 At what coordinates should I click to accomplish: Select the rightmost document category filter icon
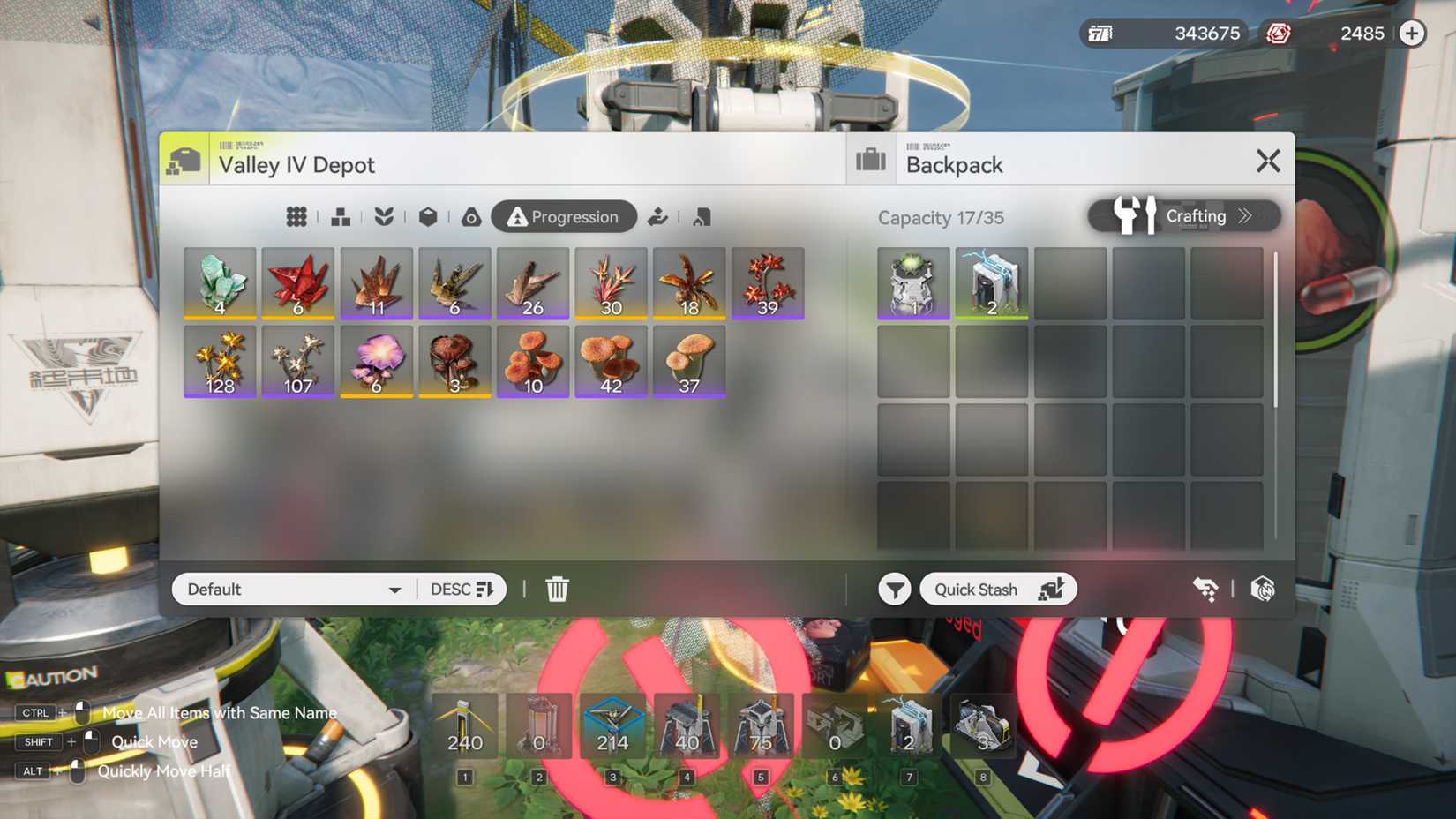coord(701,216)
